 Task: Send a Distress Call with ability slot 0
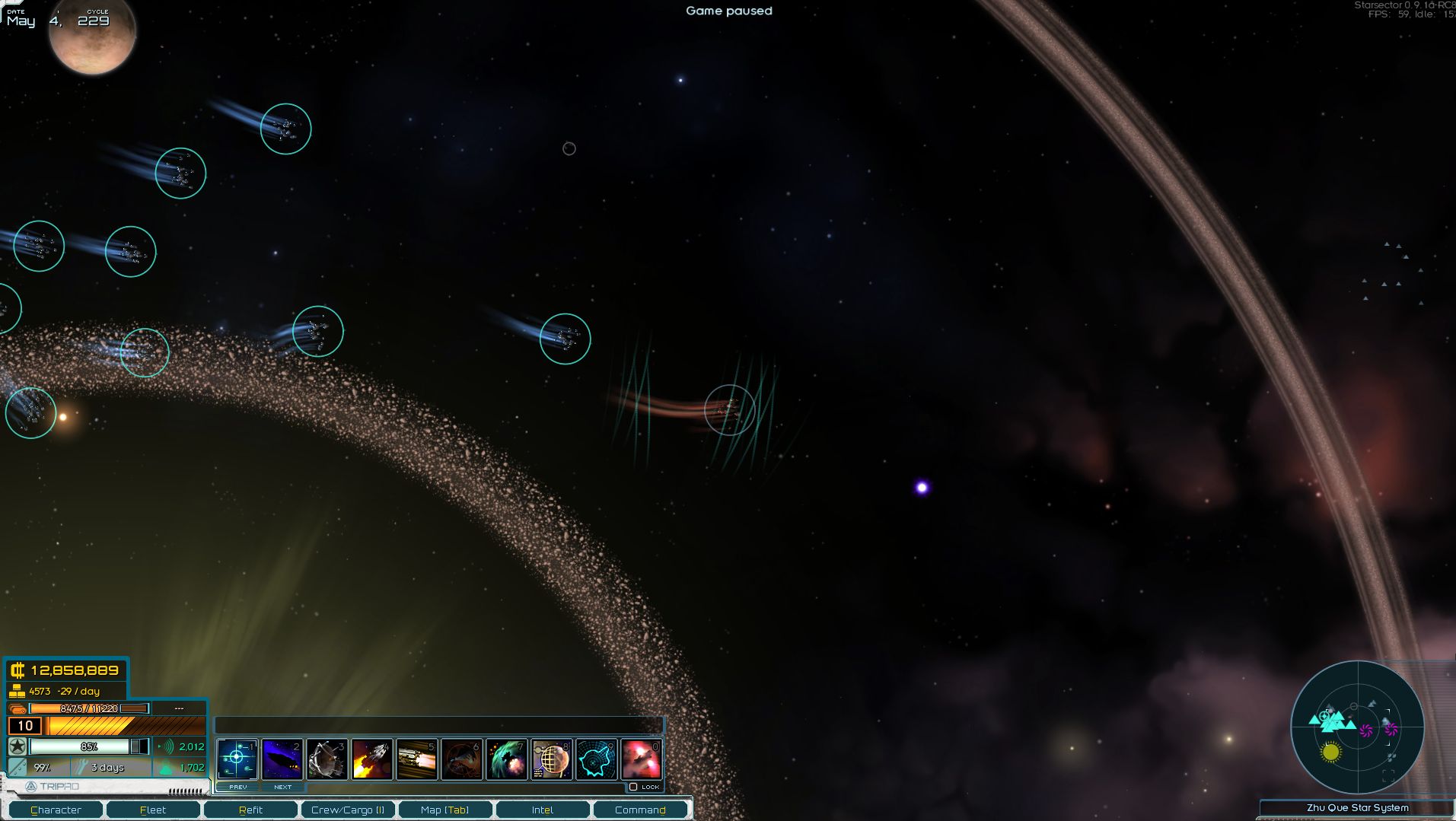[643, 758]
